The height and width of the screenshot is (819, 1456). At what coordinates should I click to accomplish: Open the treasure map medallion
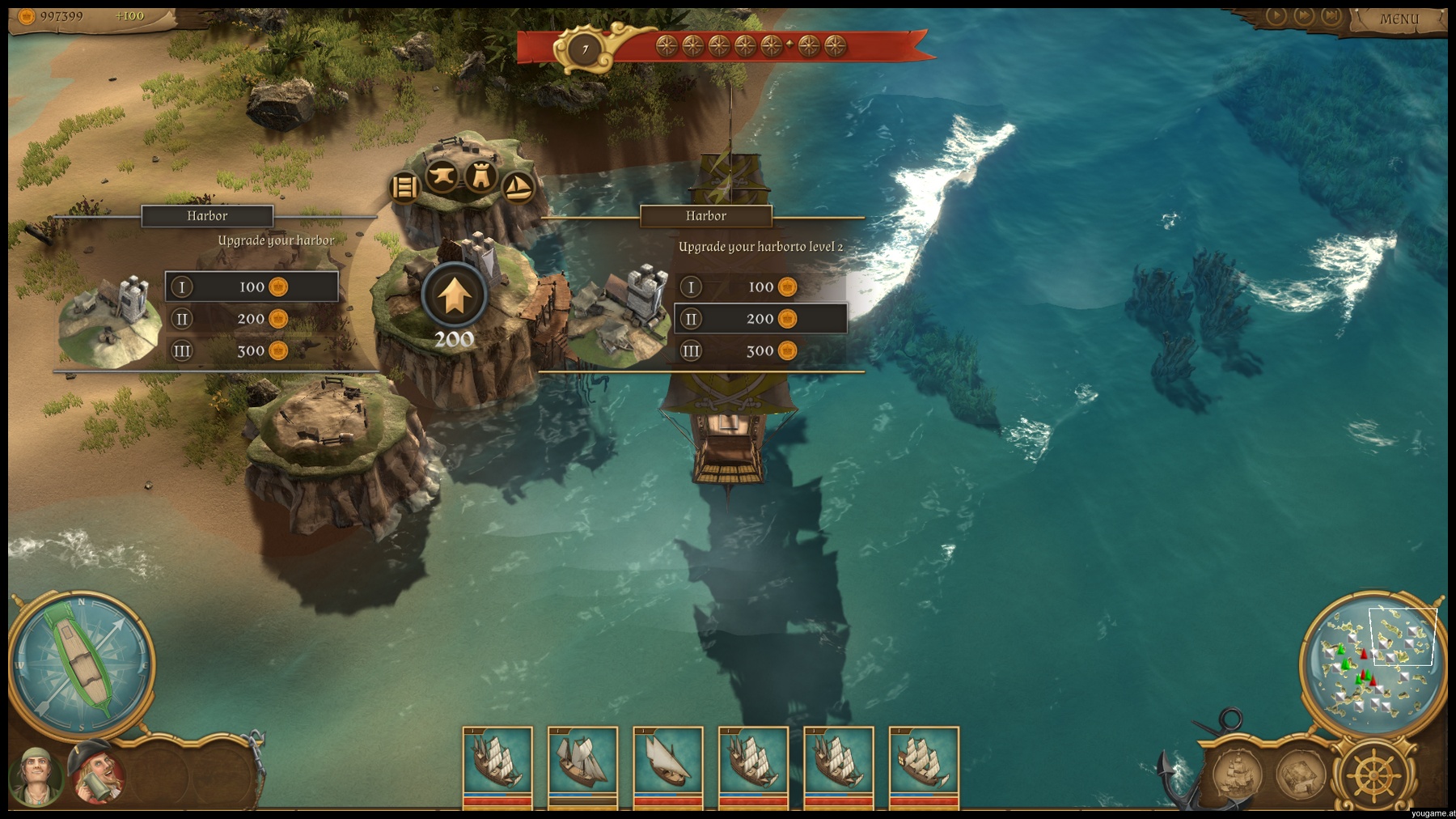coord(1301,774)
